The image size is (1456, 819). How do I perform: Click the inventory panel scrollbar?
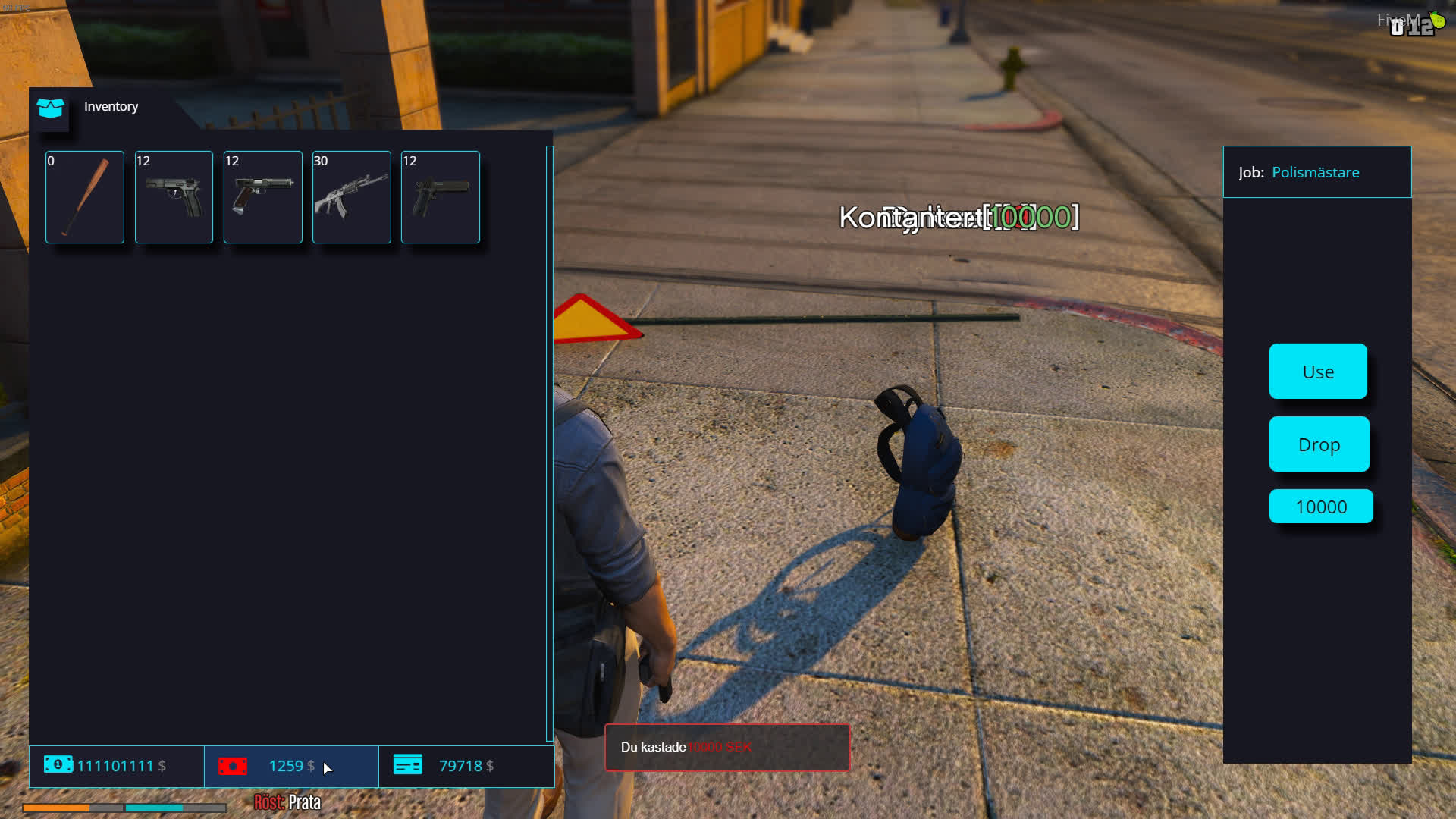pyautogui.click(x=549, y=444)
